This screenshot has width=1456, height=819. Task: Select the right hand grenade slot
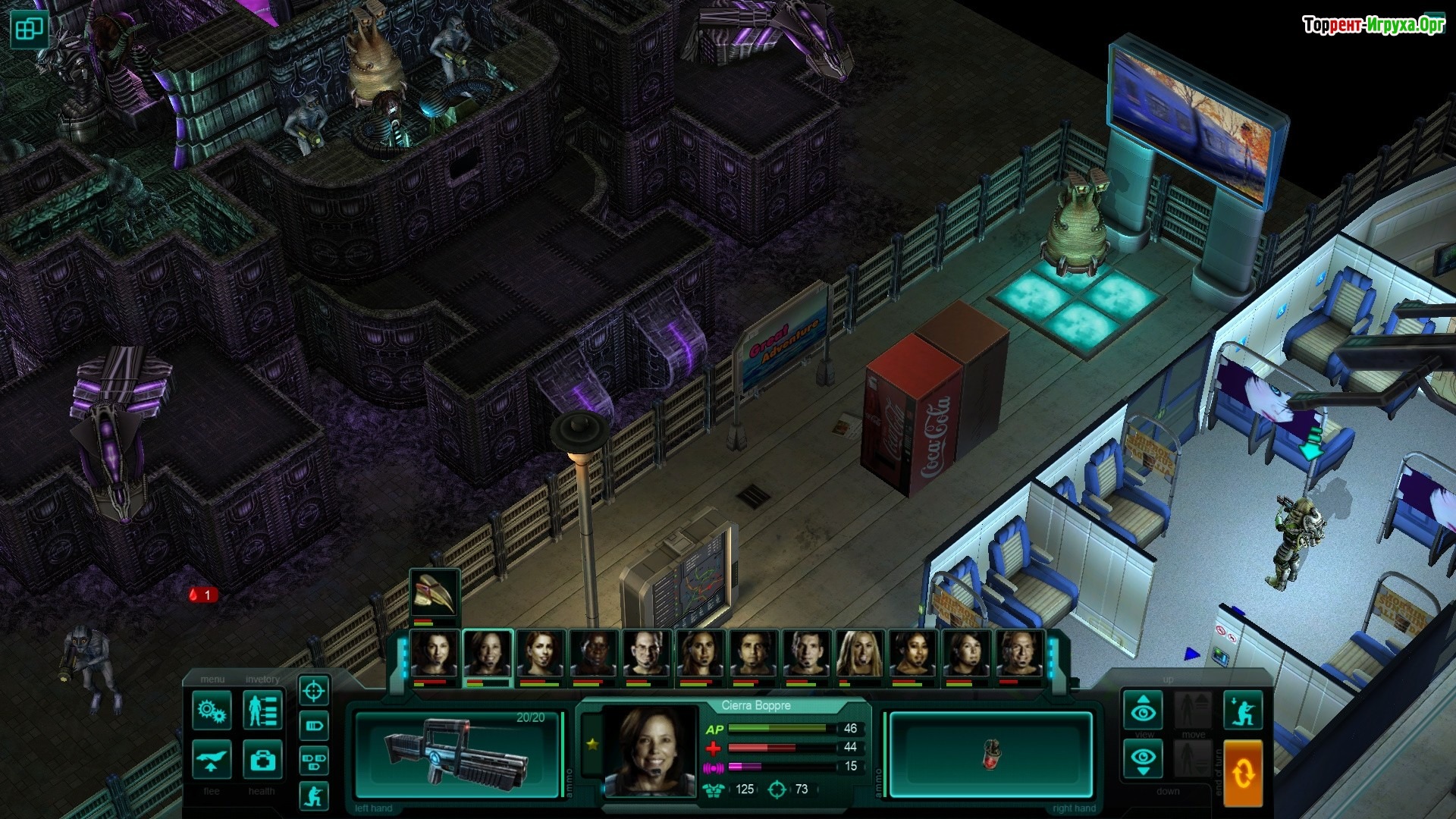(990, 754)
